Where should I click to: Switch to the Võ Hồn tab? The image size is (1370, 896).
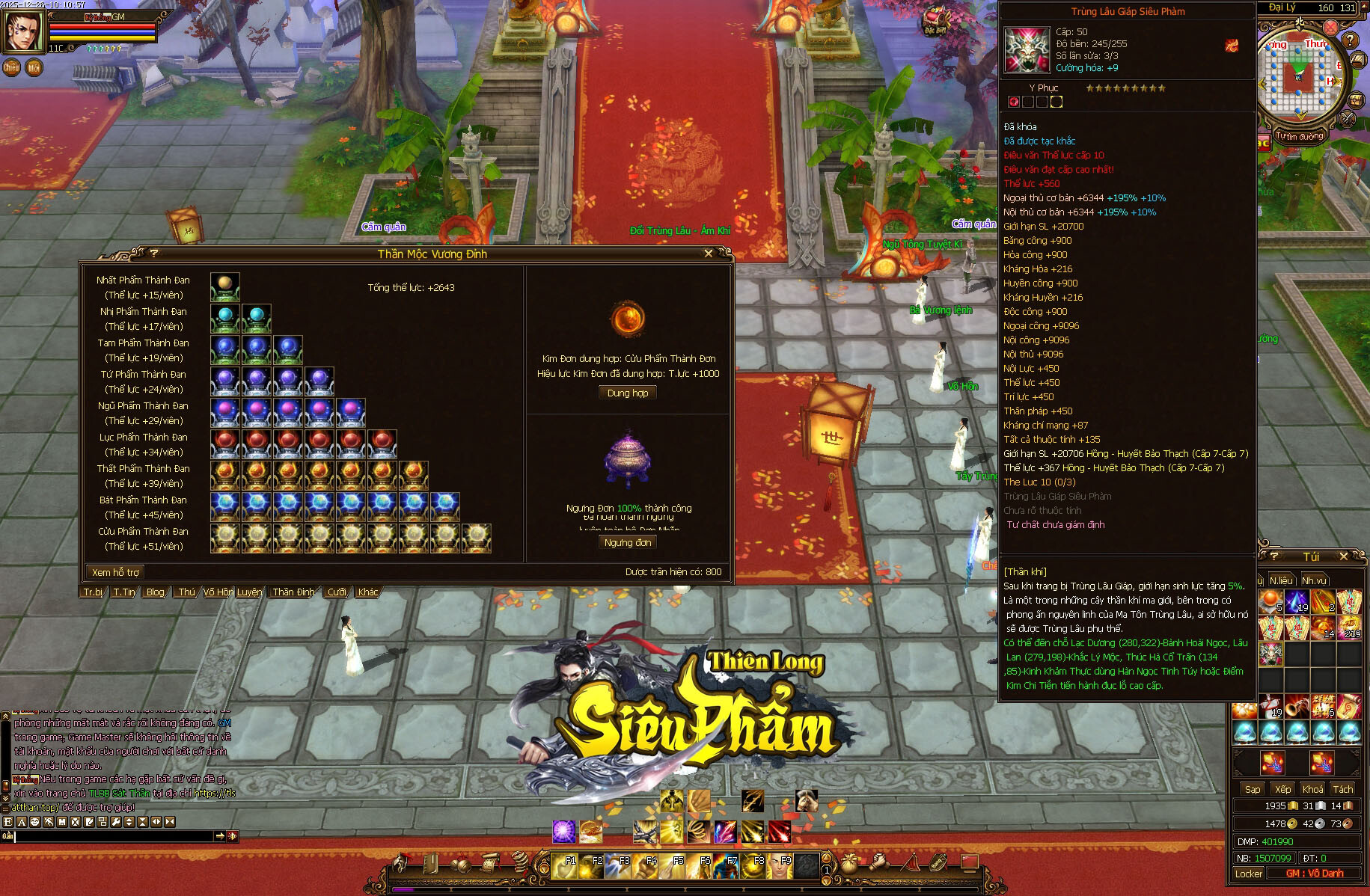pyautogui.click(x=218, y=592)
